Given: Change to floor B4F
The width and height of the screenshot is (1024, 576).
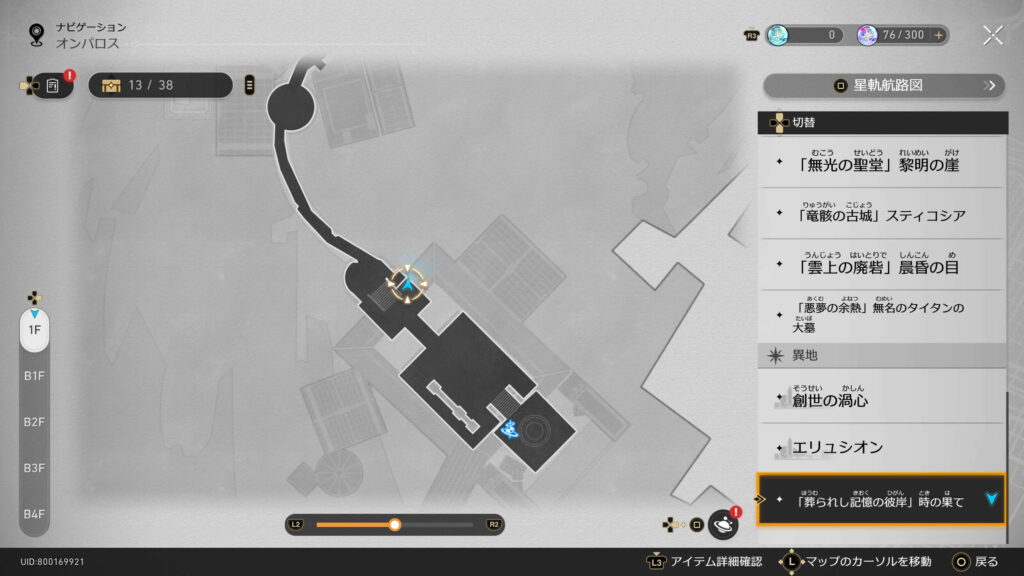Looking at the screenshot, I should pos(34,514).
